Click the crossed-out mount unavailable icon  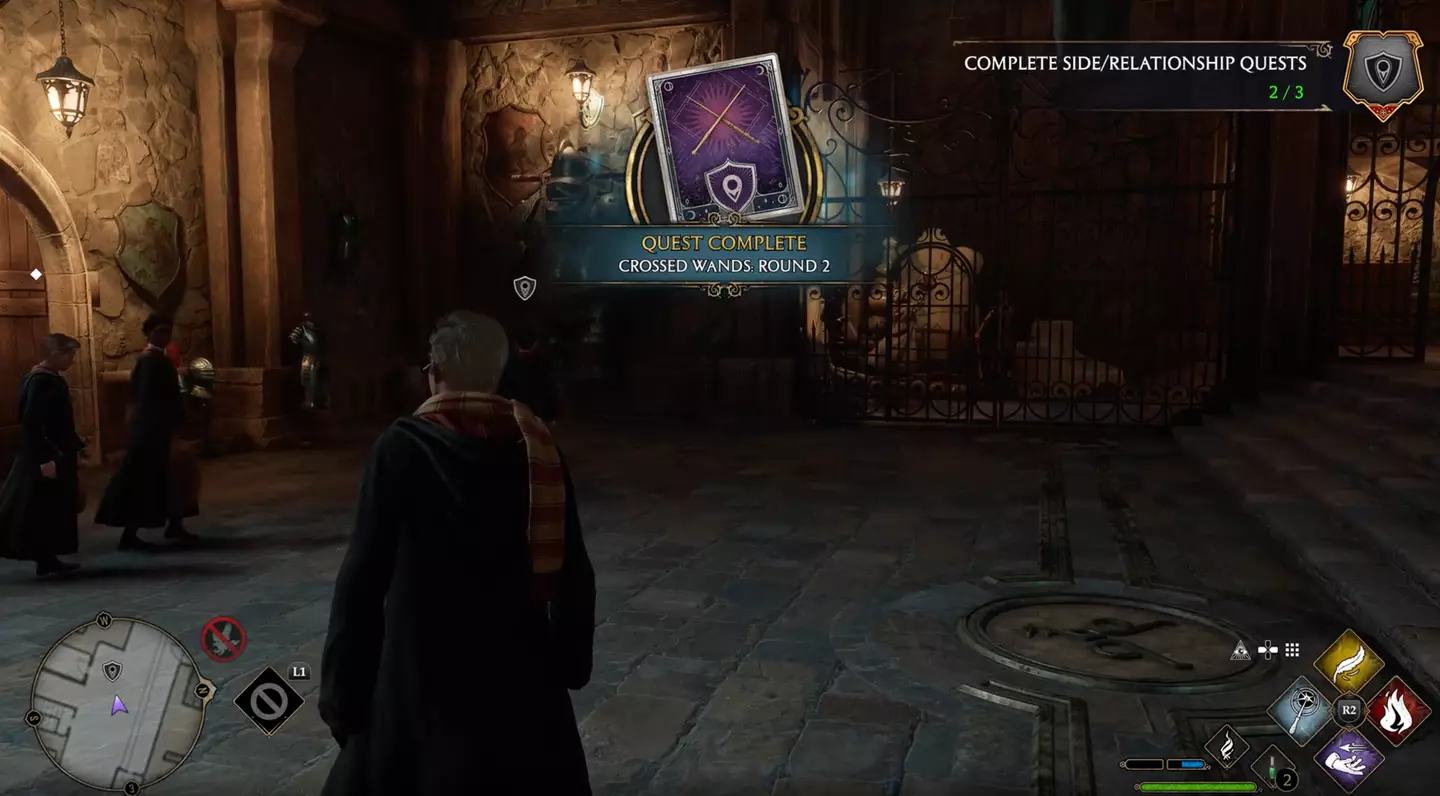(x=223, y=639)
